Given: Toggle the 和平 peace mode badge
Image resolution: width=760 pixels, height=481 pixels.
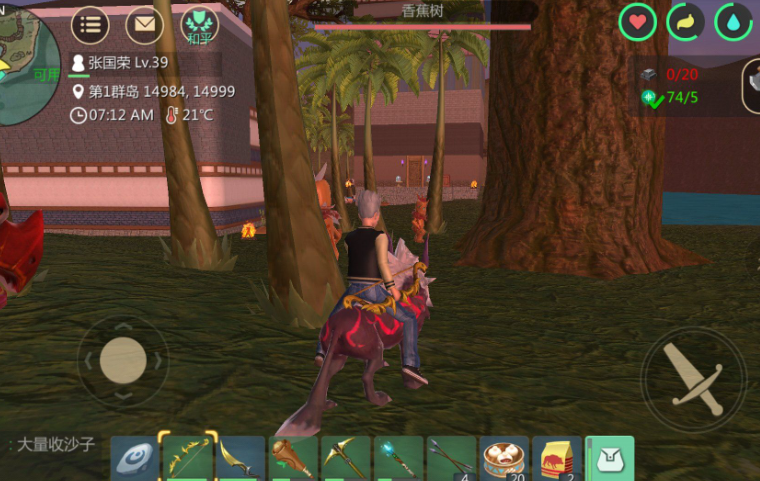Looking at the screenshot, I should [x=199, y=26].
